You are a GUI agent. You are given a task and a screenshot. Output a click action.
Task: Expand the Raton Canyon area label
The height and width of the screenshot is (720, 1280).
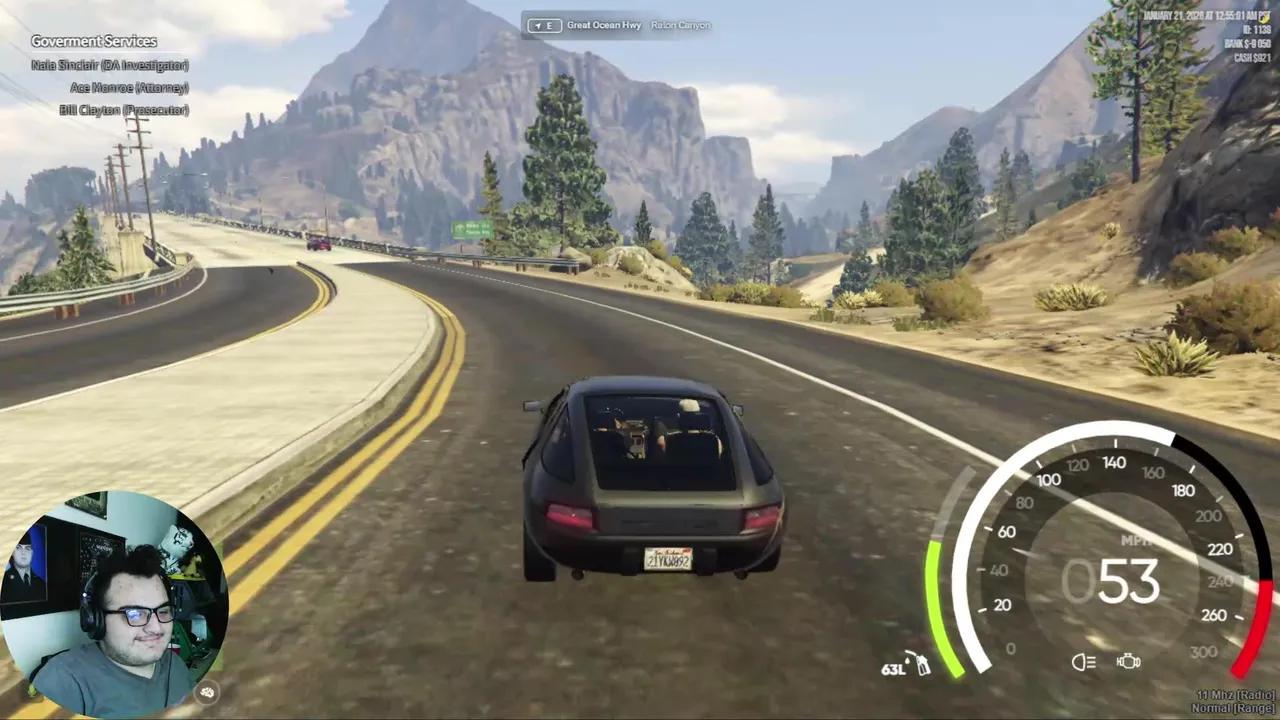[681, 25]
